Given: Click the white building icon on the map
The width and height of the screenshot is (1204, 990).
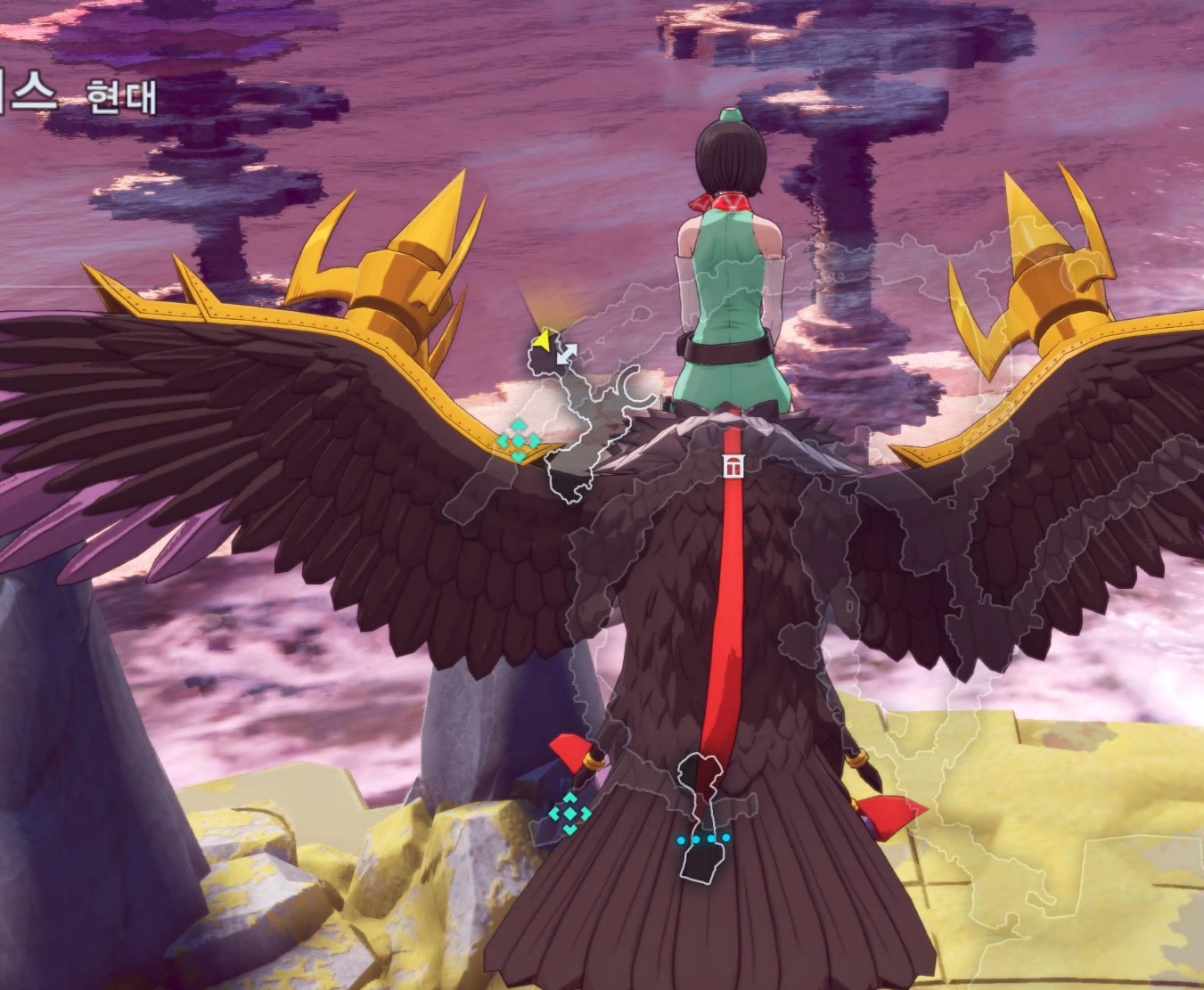Looking at the screenshot, I should pos(733,467).
